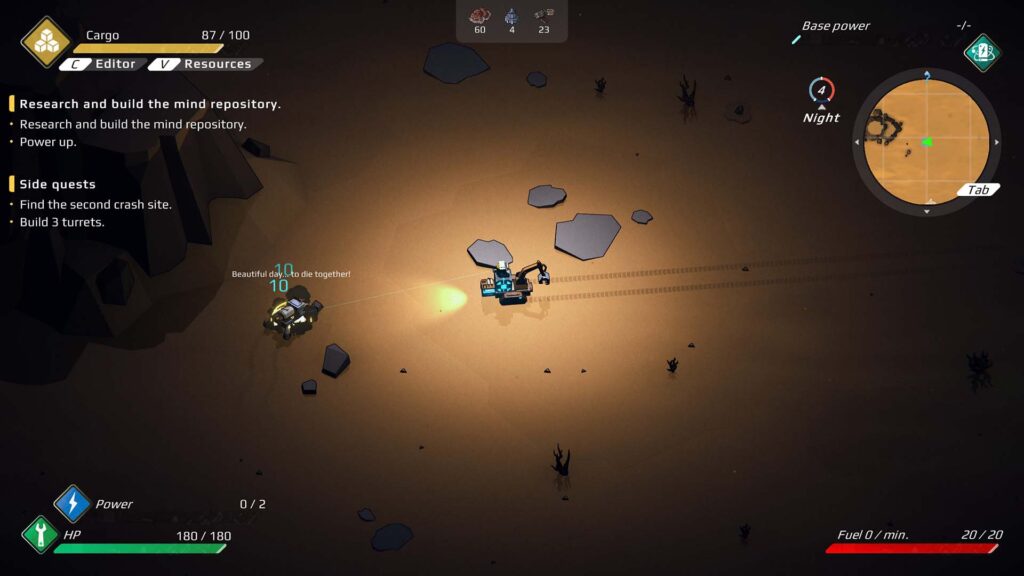Screen dimensions: 1024x576
Task: Select the Side quests header
Action: coord(58,184)
